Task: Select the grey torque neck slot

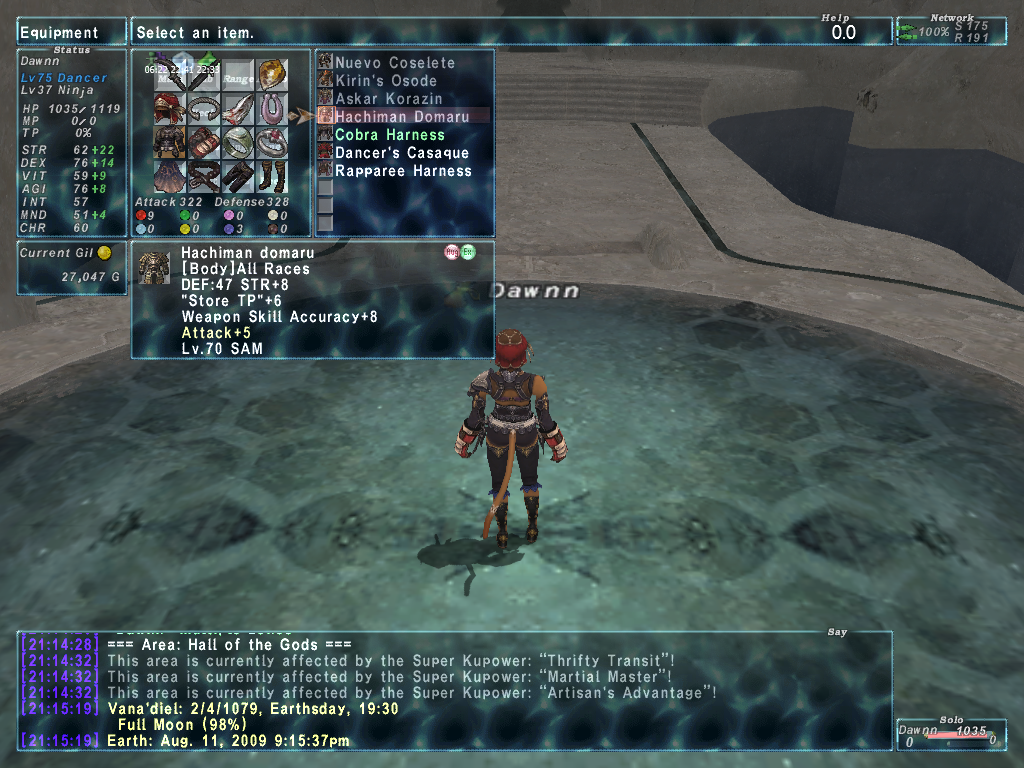Action: (x=204, y=108)
